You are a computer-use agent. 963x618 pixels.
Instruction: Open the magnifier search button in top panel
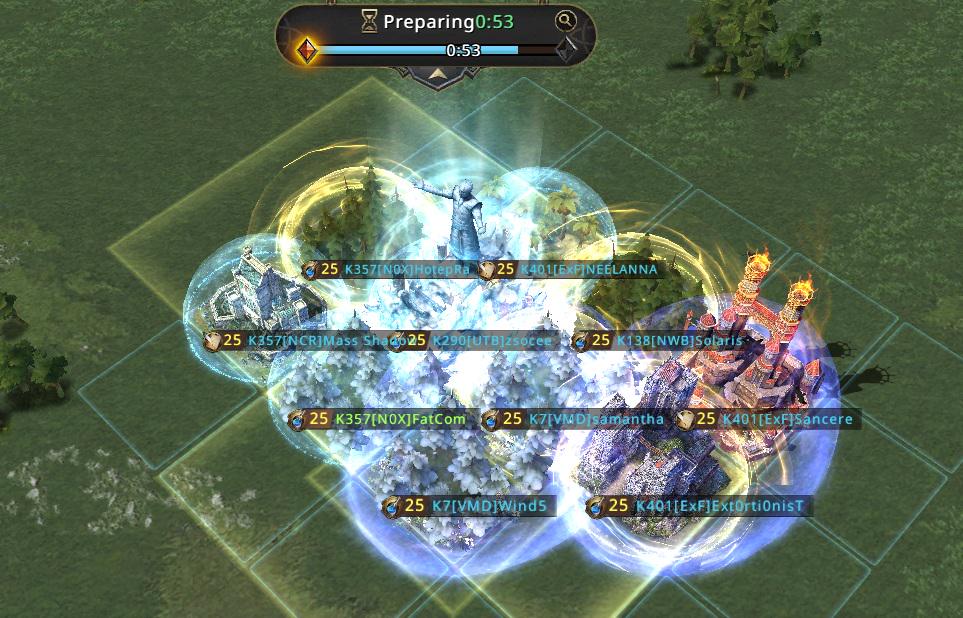[566, 20]
